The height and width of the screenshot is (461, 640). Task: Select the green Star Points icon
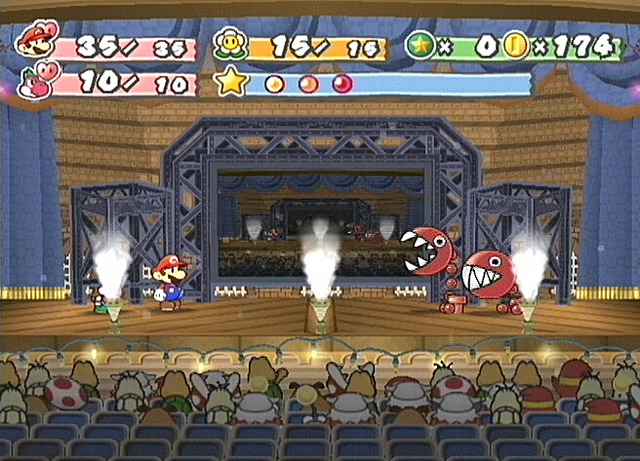[420, 45]
